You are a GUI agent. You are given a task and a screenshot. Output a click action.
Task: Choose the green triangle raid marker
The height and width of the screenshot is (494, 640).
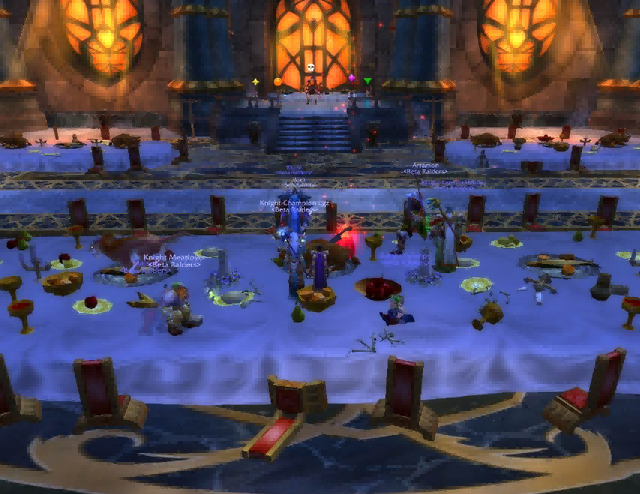pos(367,81)
